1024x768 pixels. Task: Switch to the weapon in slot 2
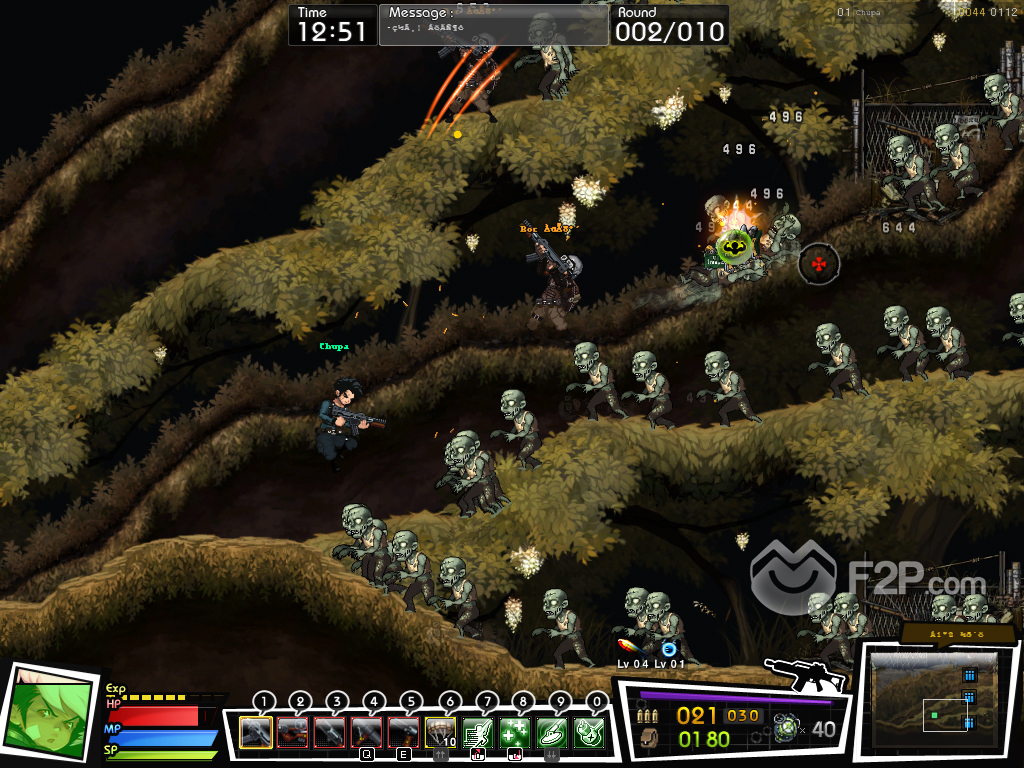click(x=292, y=733)
